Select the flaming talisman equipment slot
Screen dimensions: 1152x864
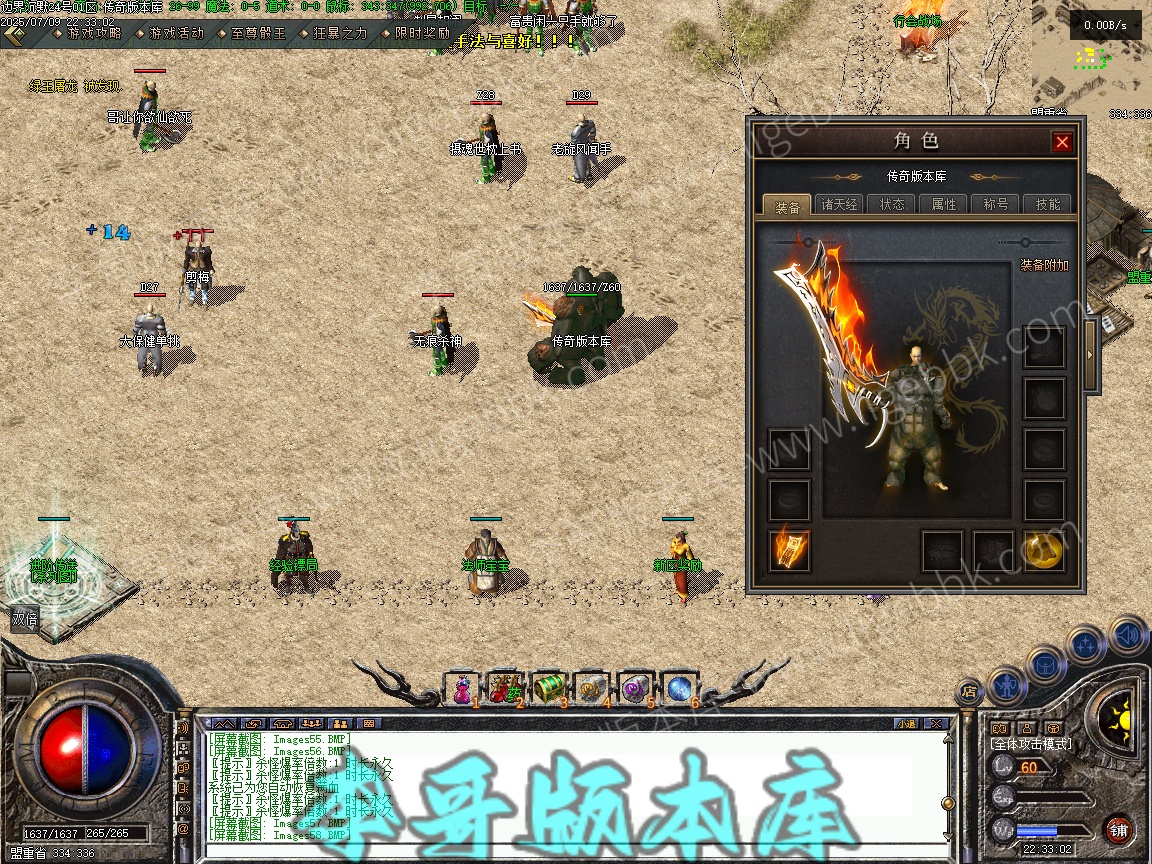(789, 551)
